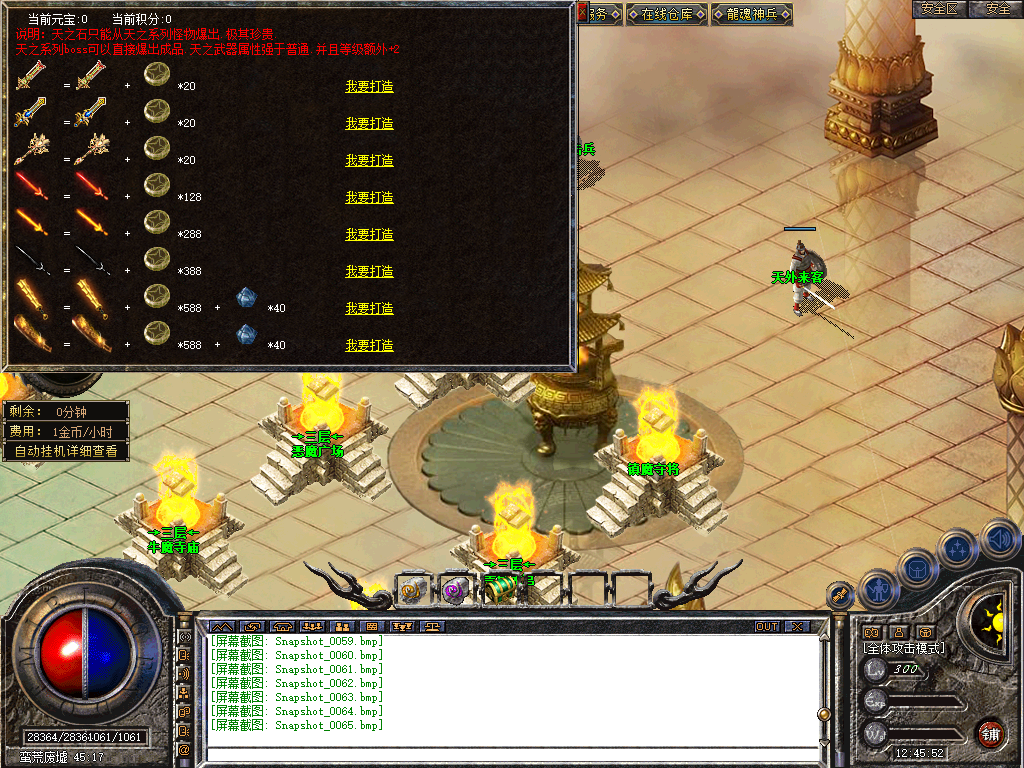This screenshot has width=1024, height=768.
Task: Click the 全体攻击模式 attack mode label
Action: tap(904, 648)
